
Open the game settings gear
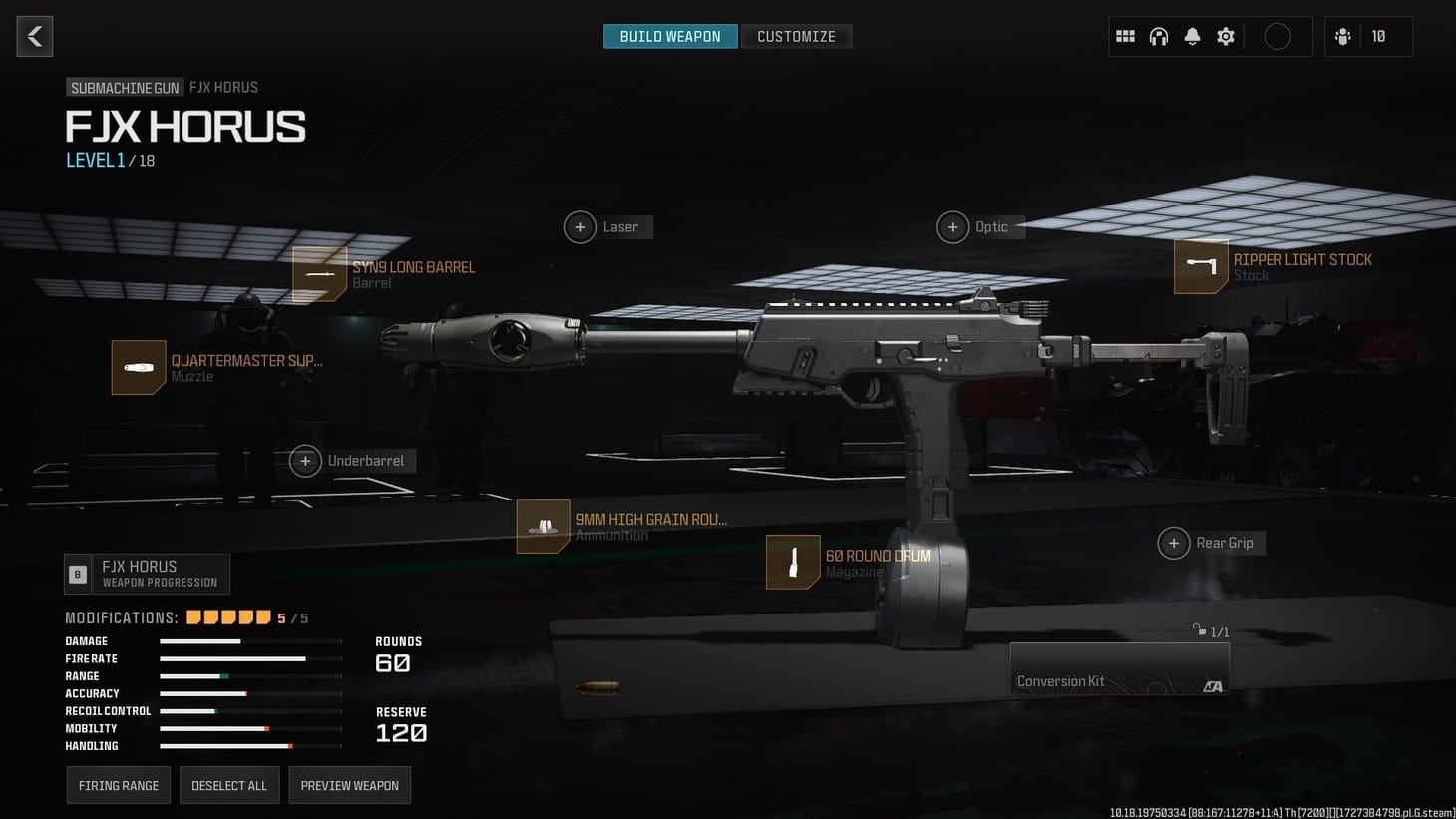click(1225, 36)
